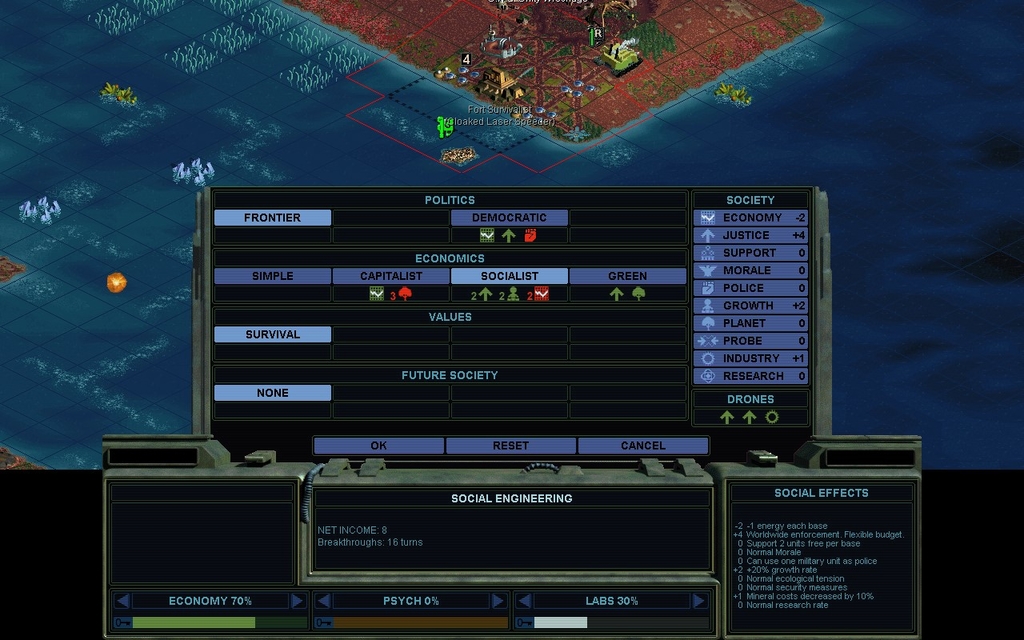This screenshot has height=640, width=1024.
Task: Click the Research row in Society panel
Action: click(751, 376)
